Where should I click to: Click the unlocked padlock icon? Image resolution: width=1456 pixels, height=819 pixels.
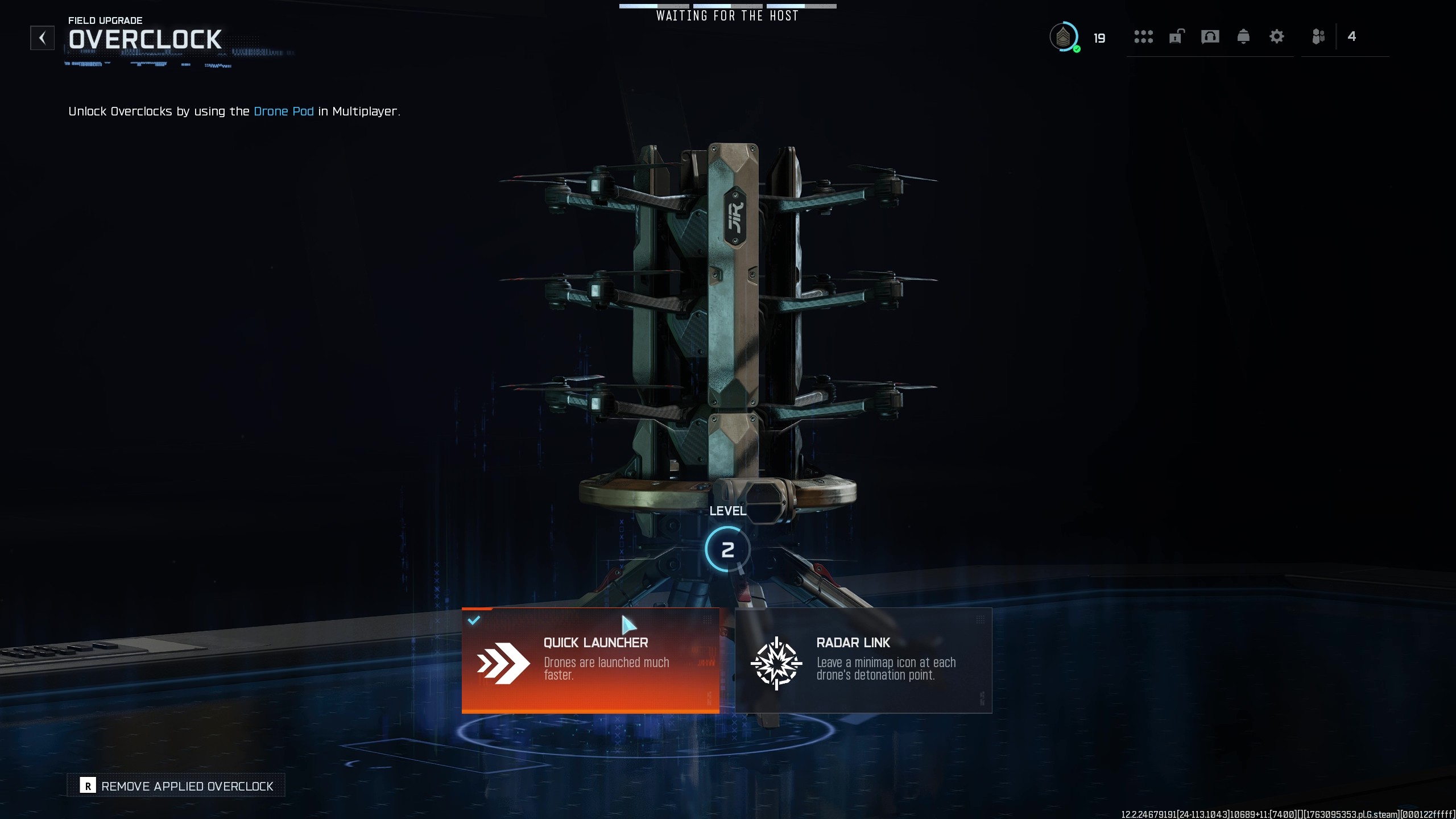click(x=1176, y=36)
